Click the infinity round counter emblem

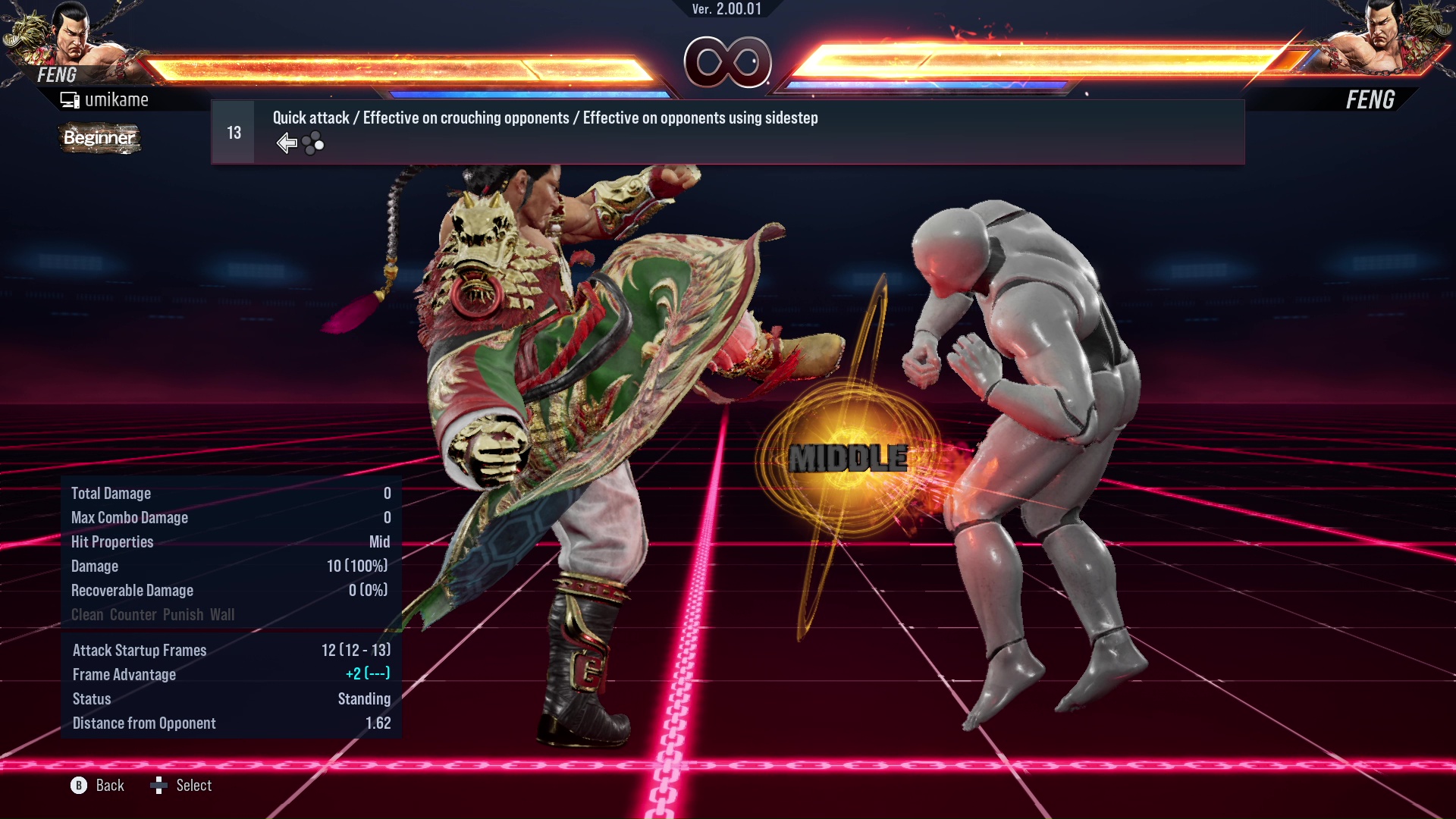pyautogui.click(x=728, y=64)
